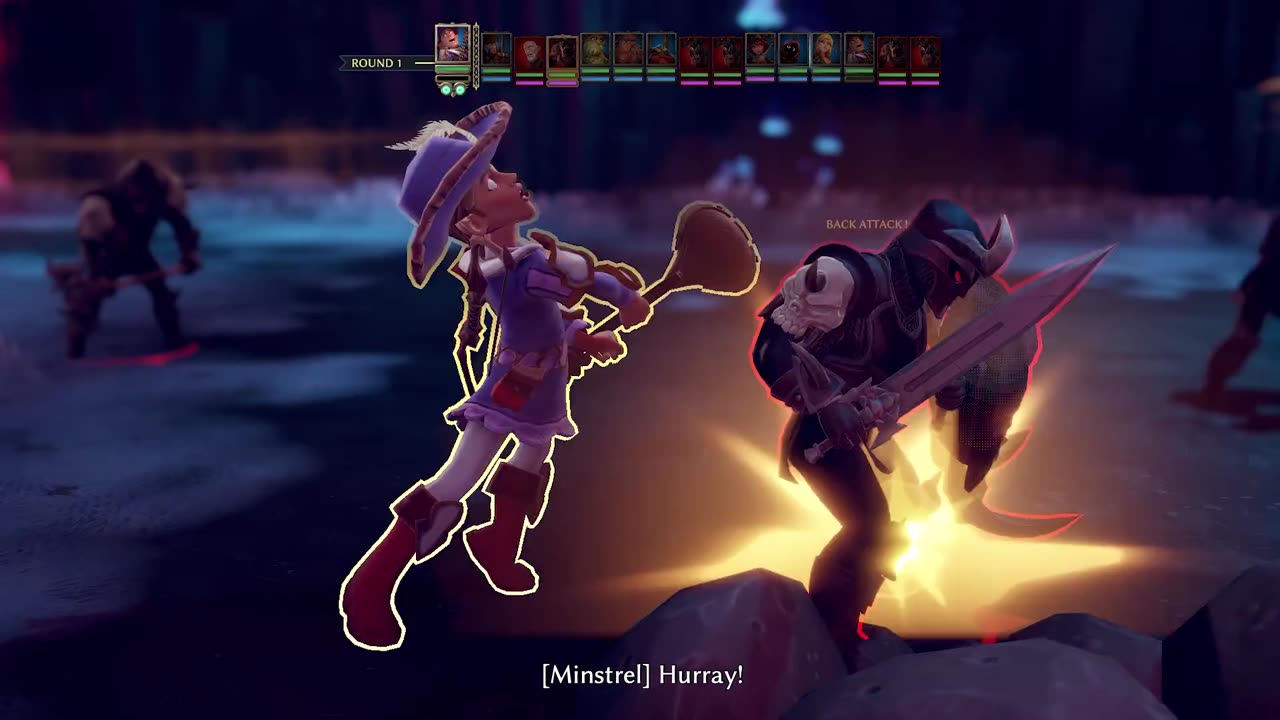Choose the blonde-haired character's turn portrait
This screenshot has width=1280, height=720.
pyautogui.click(x=826, y=51)
